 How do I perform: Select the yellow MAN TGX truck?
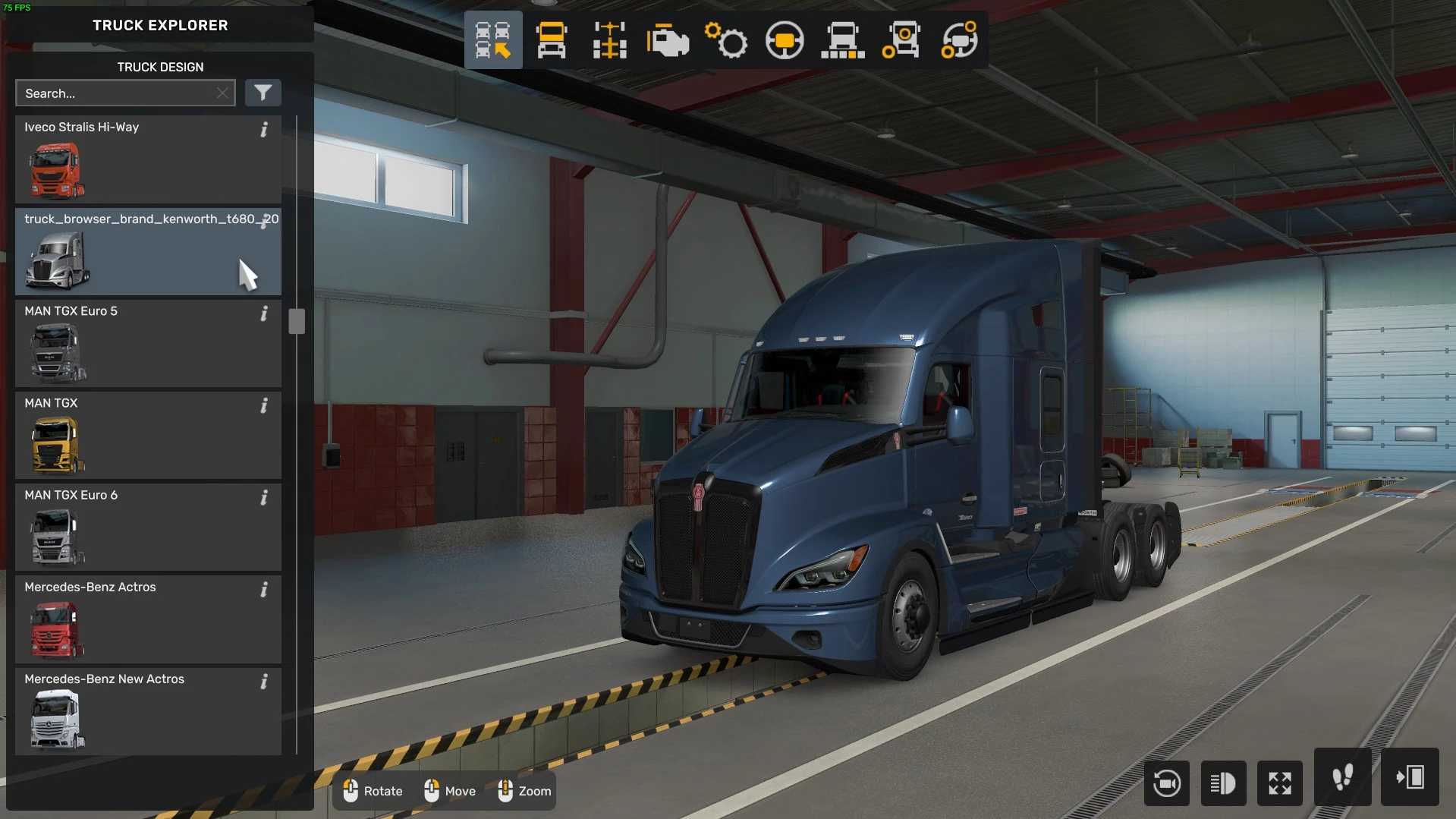tap(148, 435)
